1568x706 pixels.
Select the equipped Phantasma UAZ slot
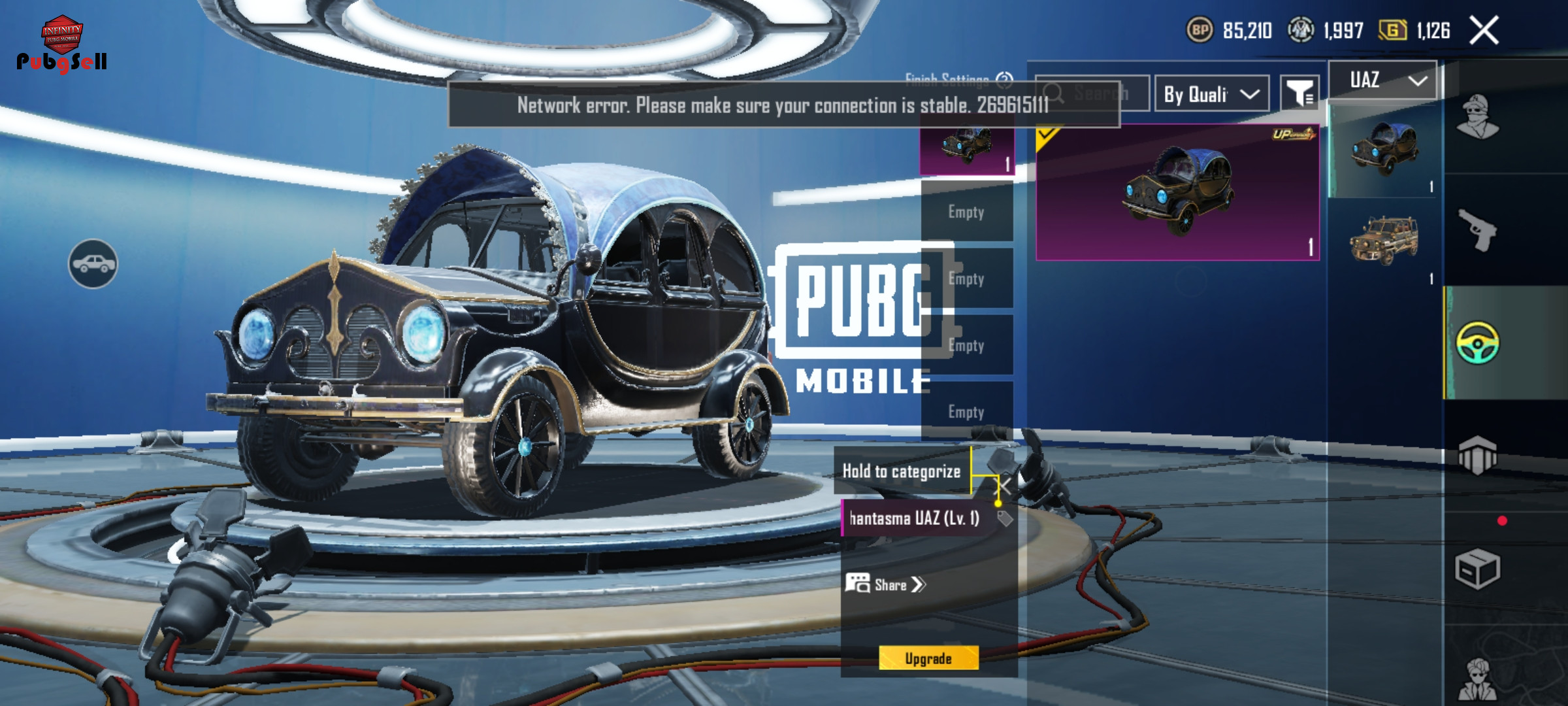[x=967, y=149]
